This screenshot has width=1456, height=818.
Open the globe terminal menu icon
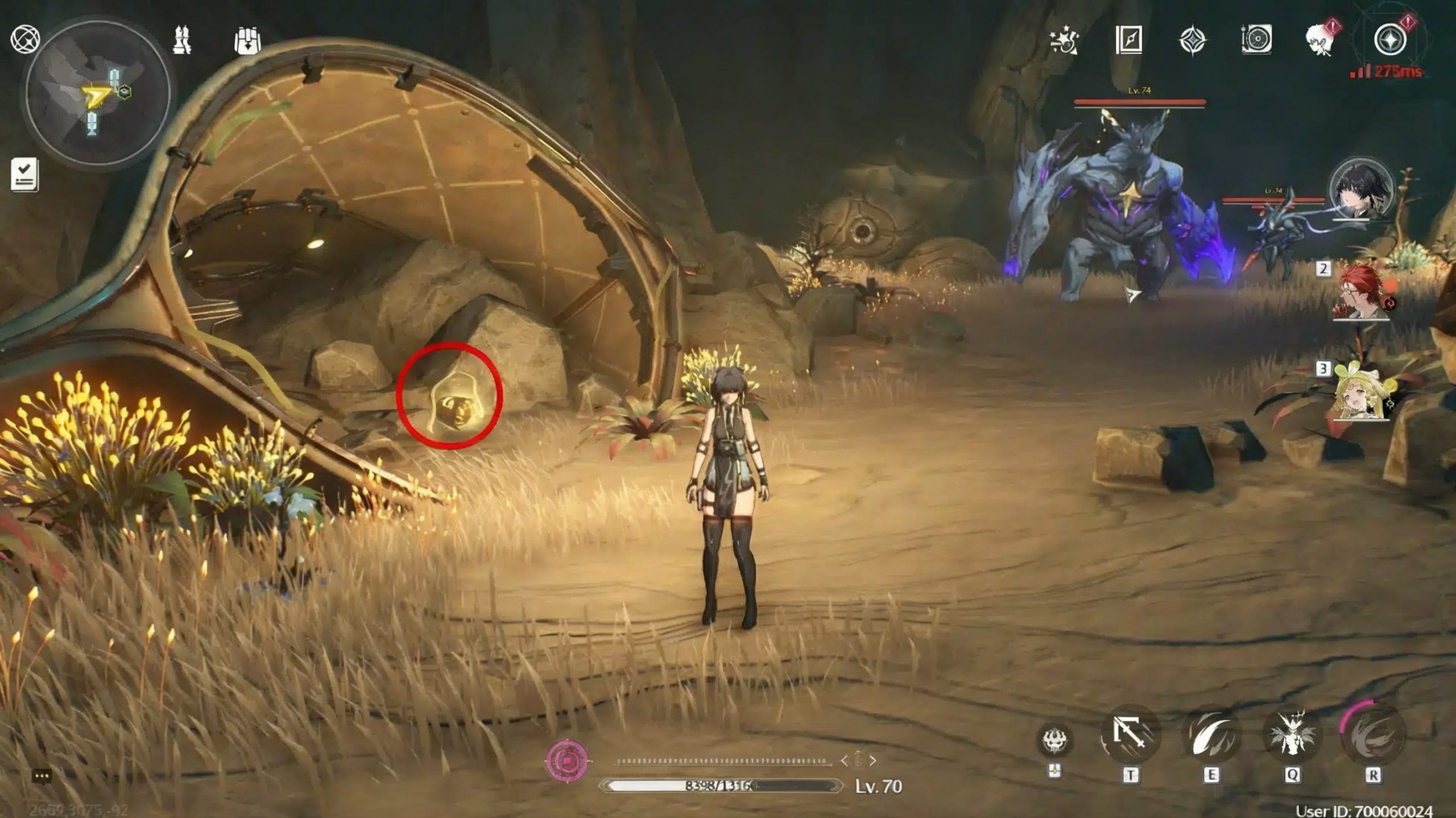tap(25, 40)
